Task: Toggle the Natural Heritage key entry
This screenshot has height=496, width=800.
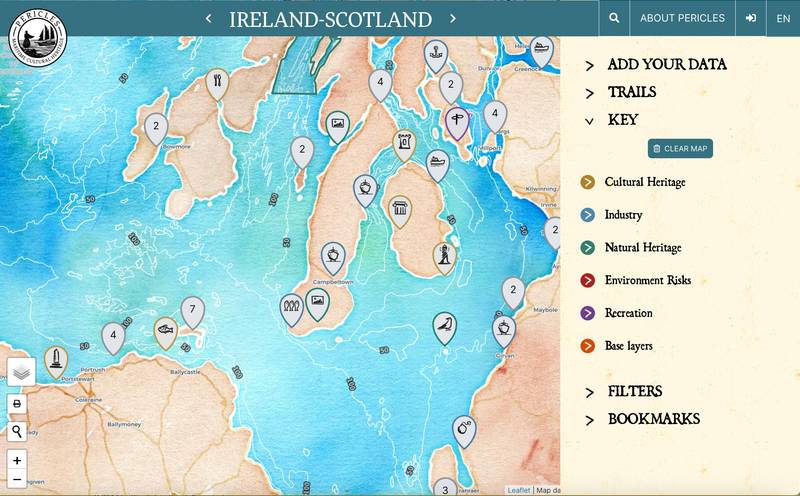Action: (642, 248)
